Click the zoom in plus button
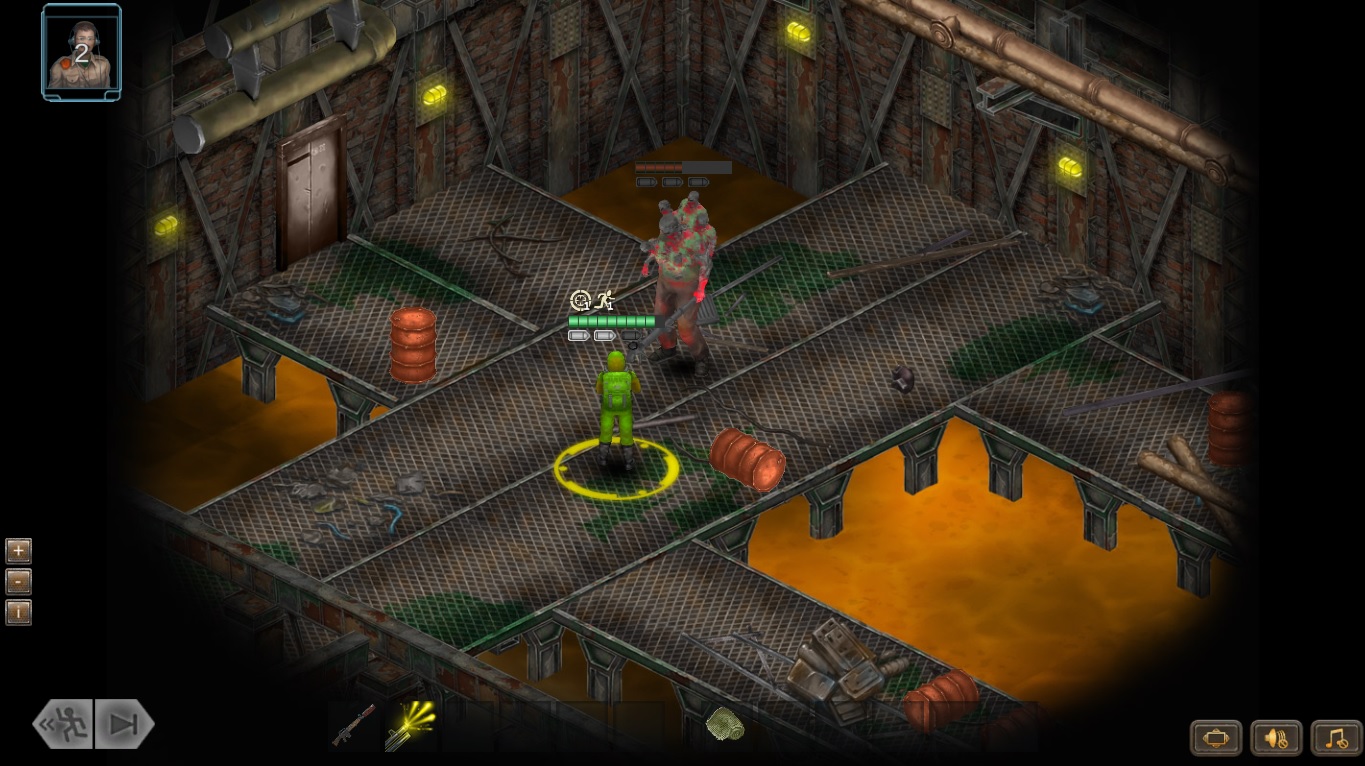The height and width of the screenshot is (766, 1365). (x=18, y=550)
